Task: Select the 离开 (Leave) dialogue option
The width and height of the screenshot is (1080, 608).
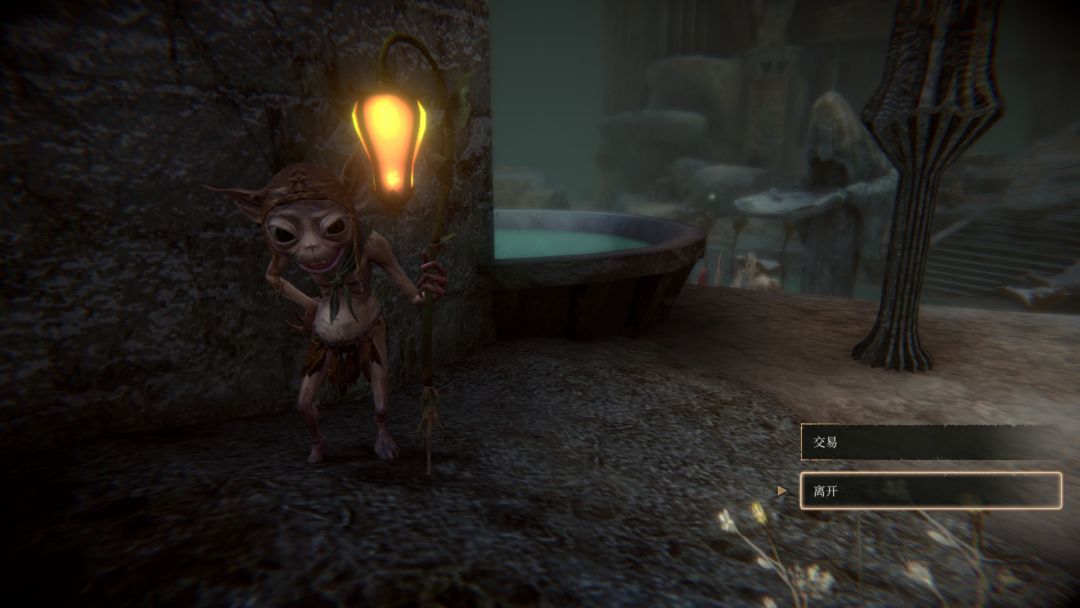Action: 929,491
